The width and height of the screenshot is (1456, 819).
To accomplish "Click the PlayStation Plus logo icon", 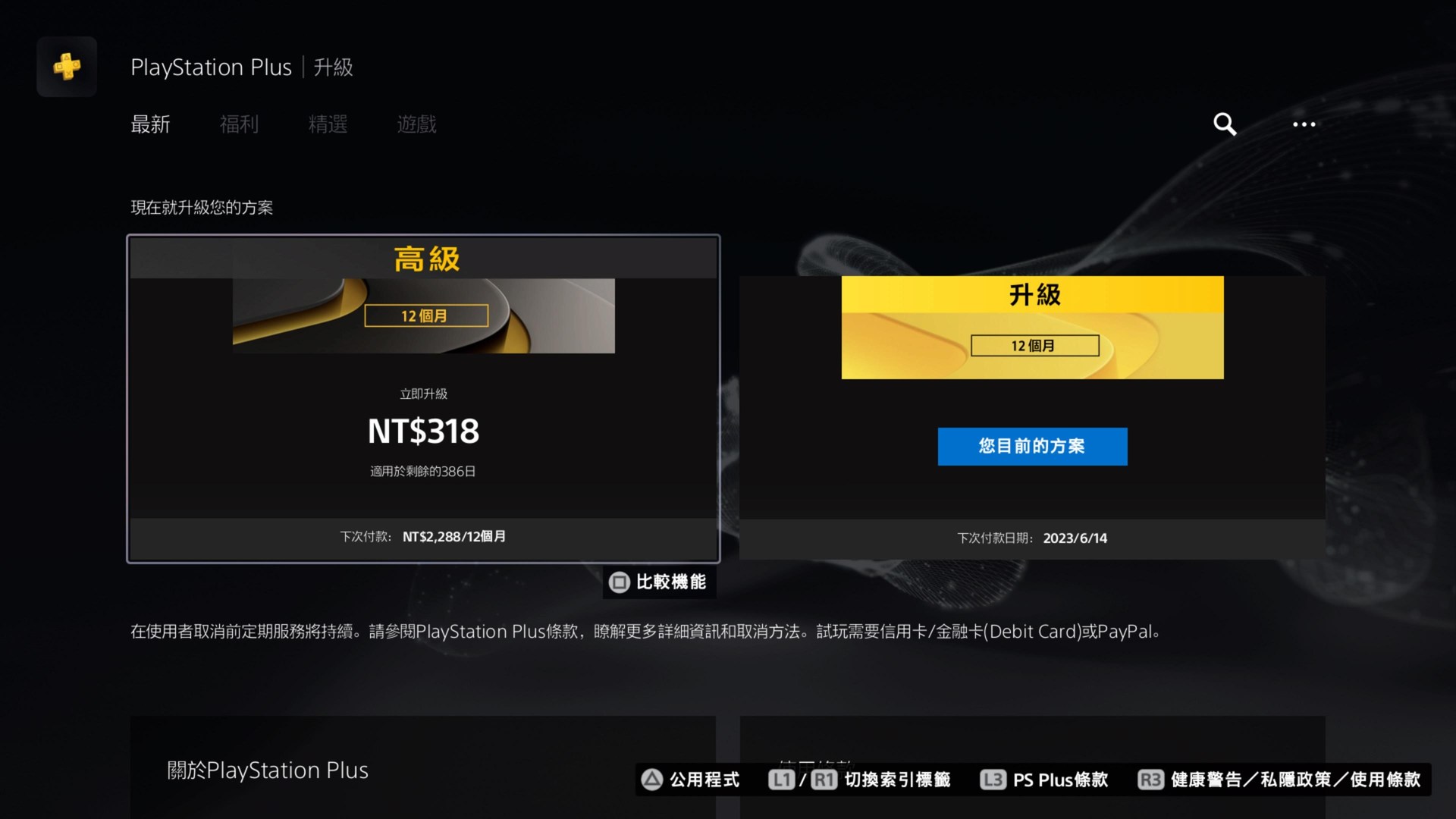I will click(67, 67).
